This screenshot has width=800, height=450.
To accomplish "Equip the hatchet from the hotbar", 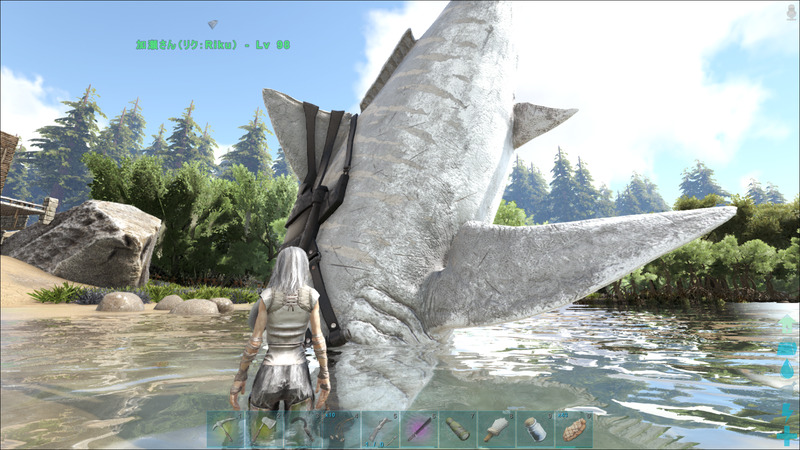I will tap(263, 430).
